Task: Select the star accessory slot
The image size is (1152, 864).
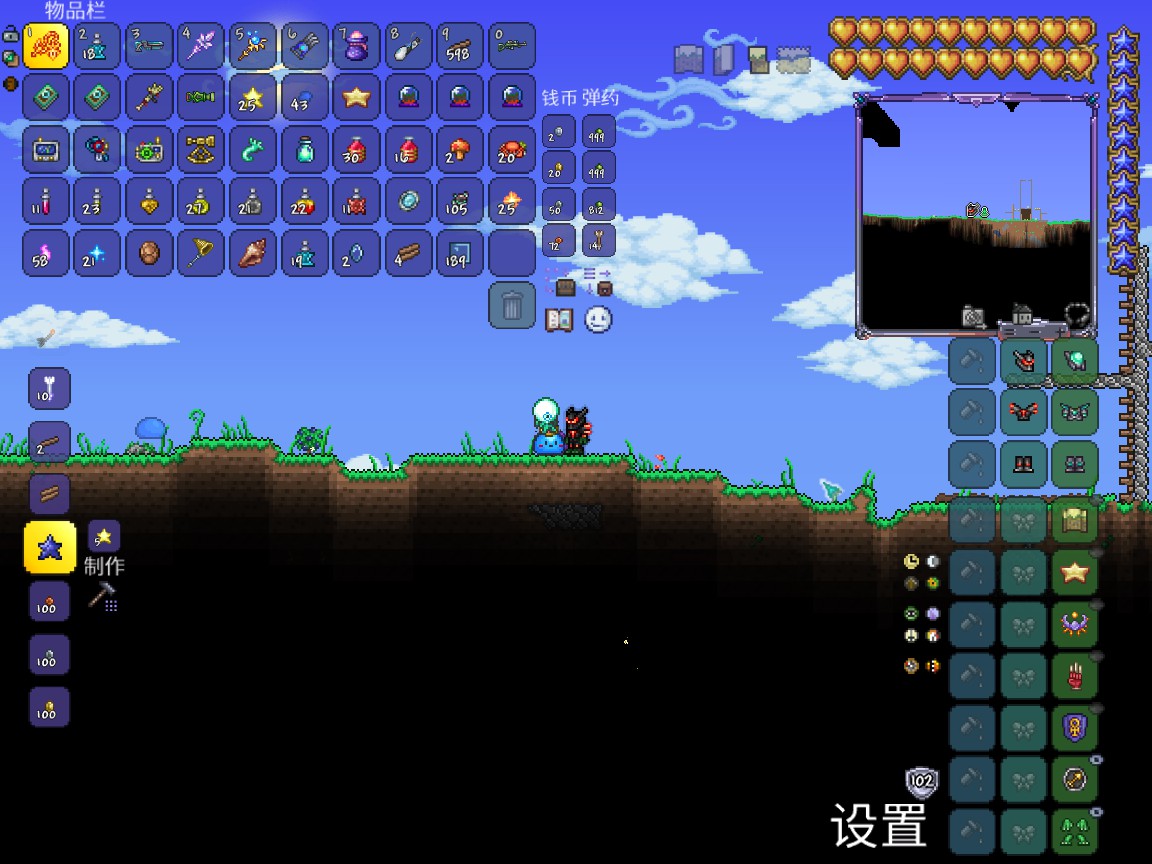Action: [1075, 571]
